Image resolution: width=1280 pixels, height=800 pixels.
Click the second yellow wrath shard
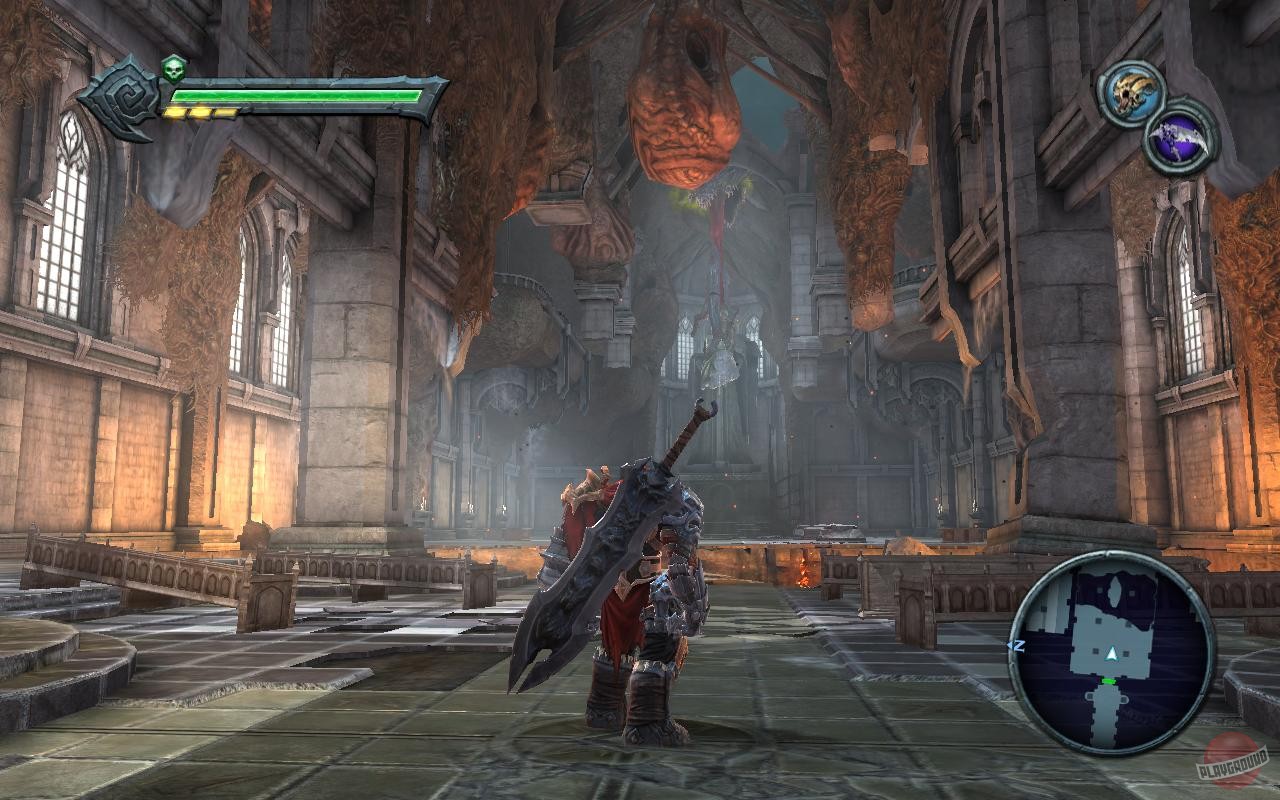(201, 112)
